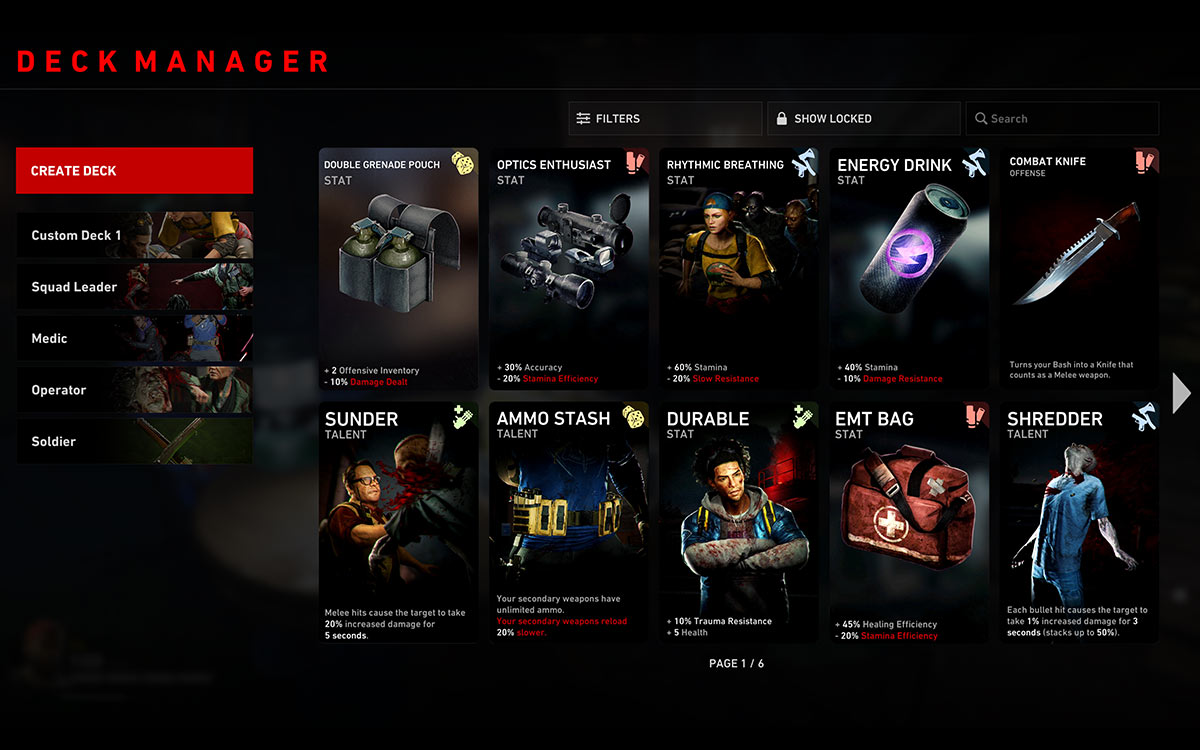The width and height of the screenshot is (1200, 750).
Task: Choose the Rhythmic Breathing card
Action: [738, 269]
